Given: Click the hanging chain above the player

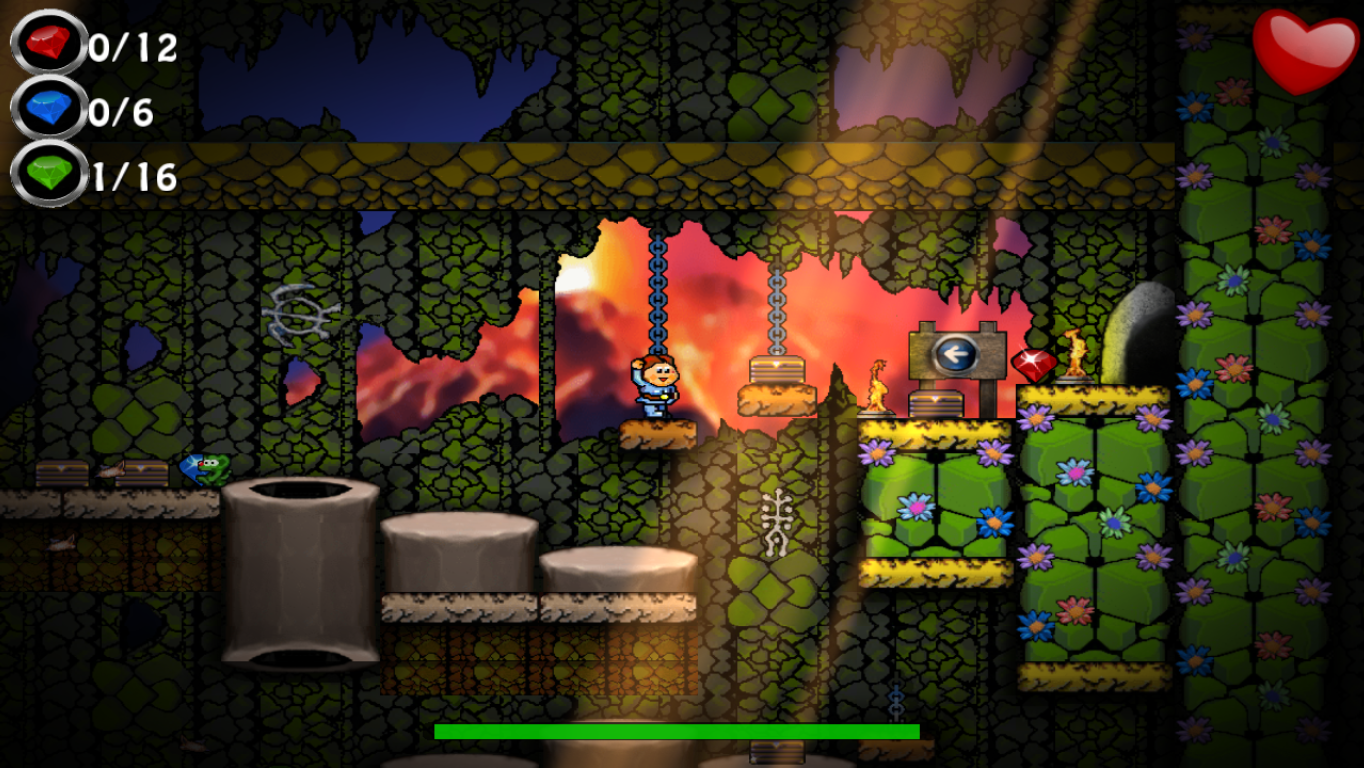Looking at the screenshot, I should point(657,290).
